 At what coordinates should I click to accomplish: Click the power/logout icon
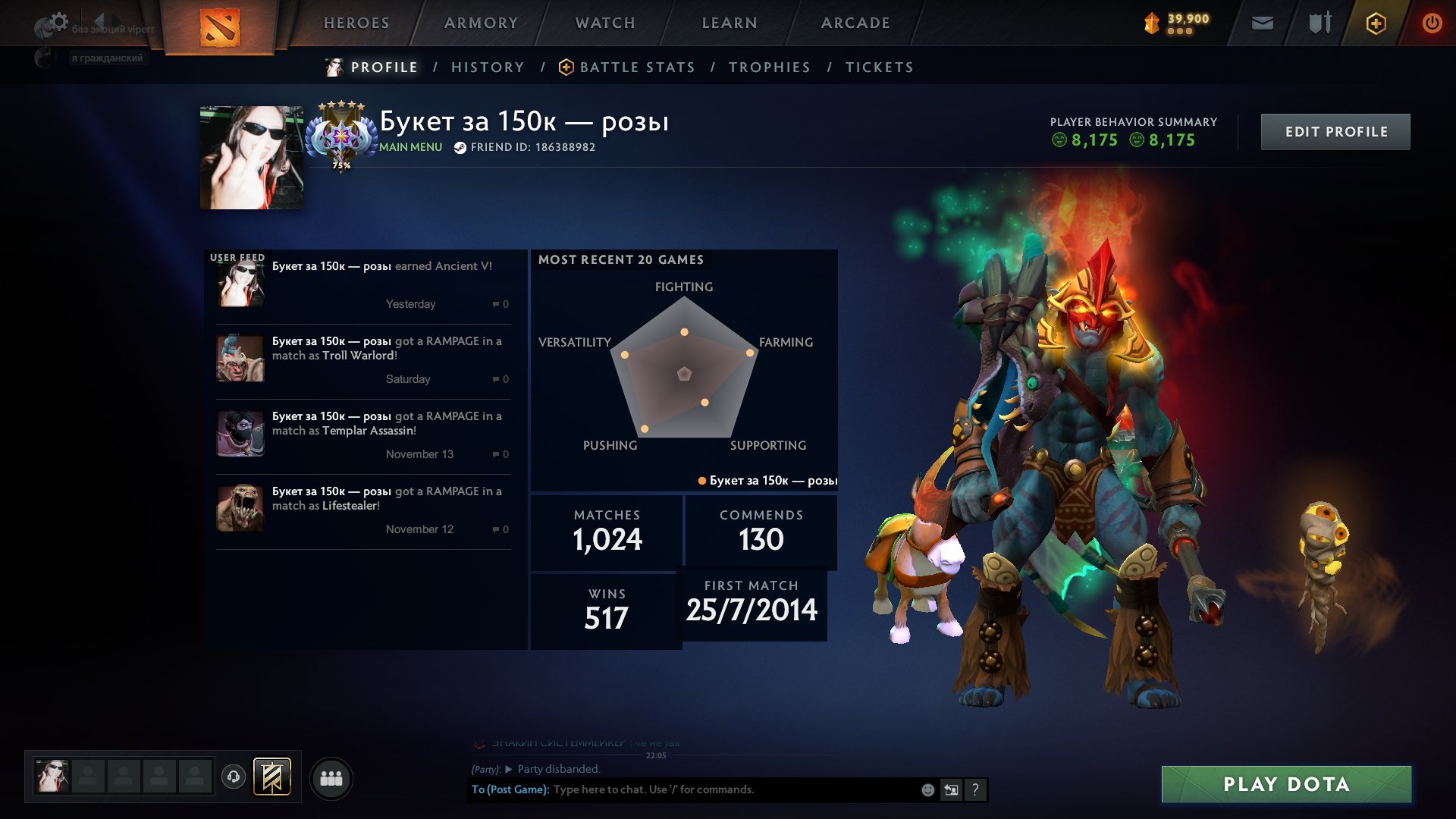point(1432,23)
